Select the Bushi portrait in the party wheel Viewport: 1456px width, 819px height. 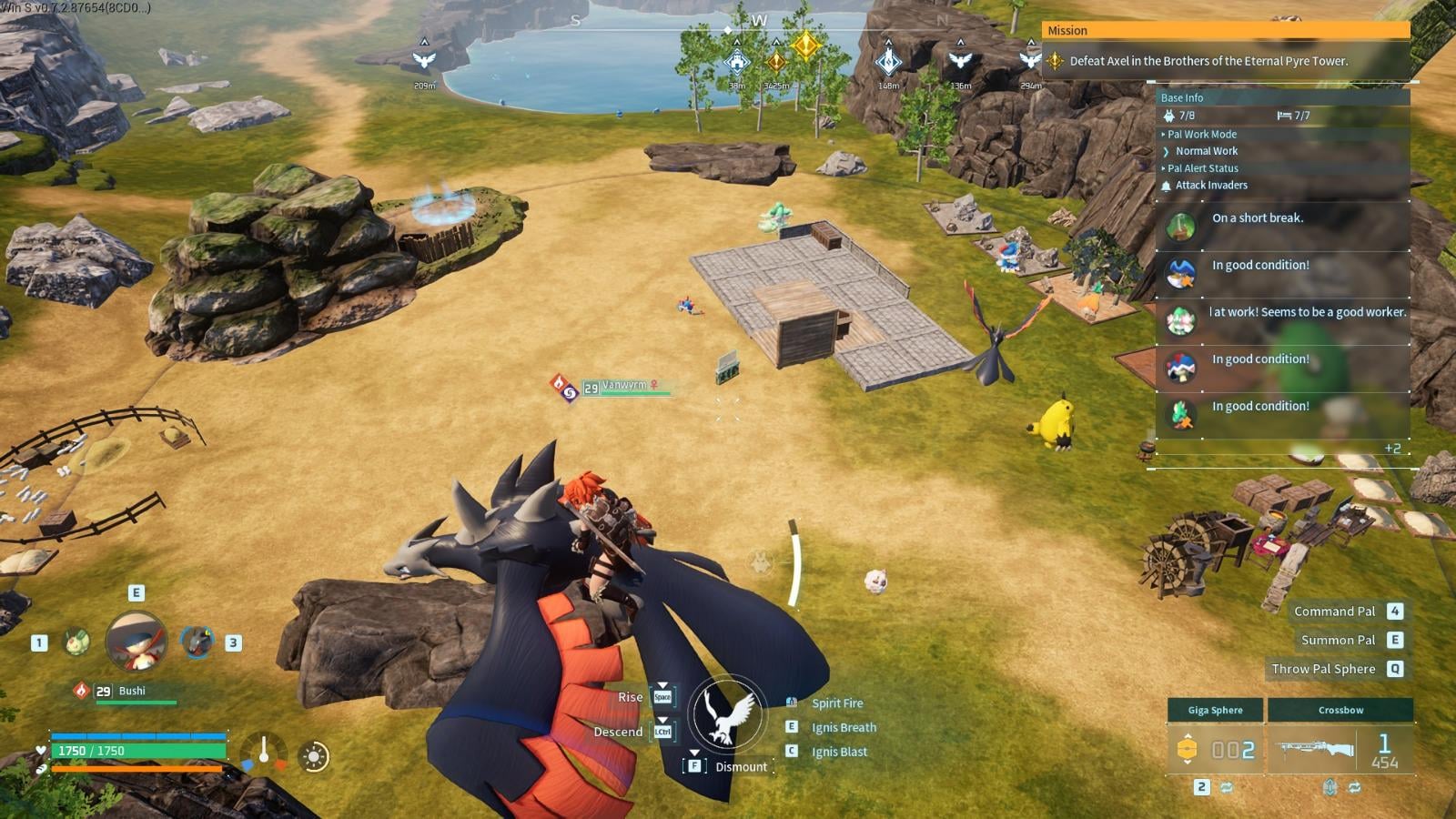pyautogui.click(x=136, y=641)
